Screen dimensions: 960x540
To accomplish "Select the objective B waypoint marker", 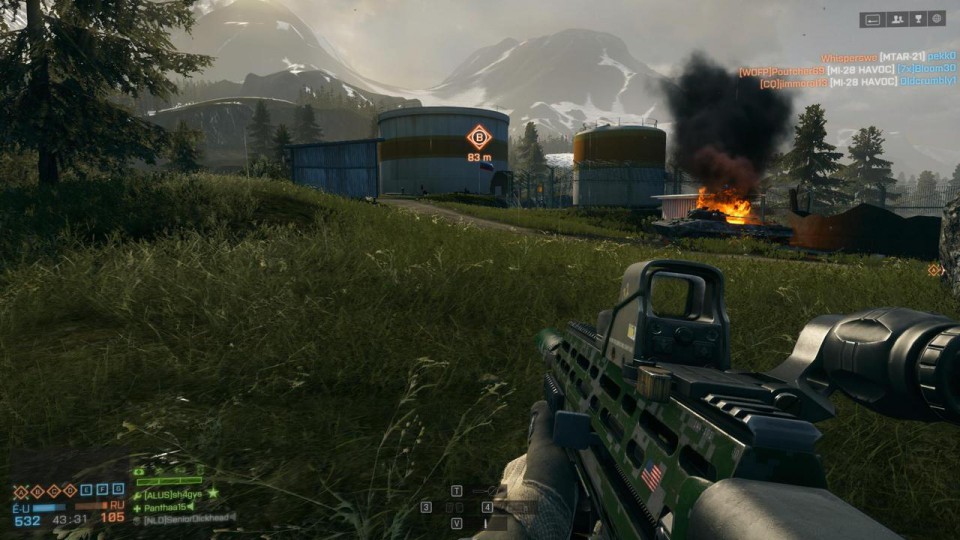I will click(479, 137).
